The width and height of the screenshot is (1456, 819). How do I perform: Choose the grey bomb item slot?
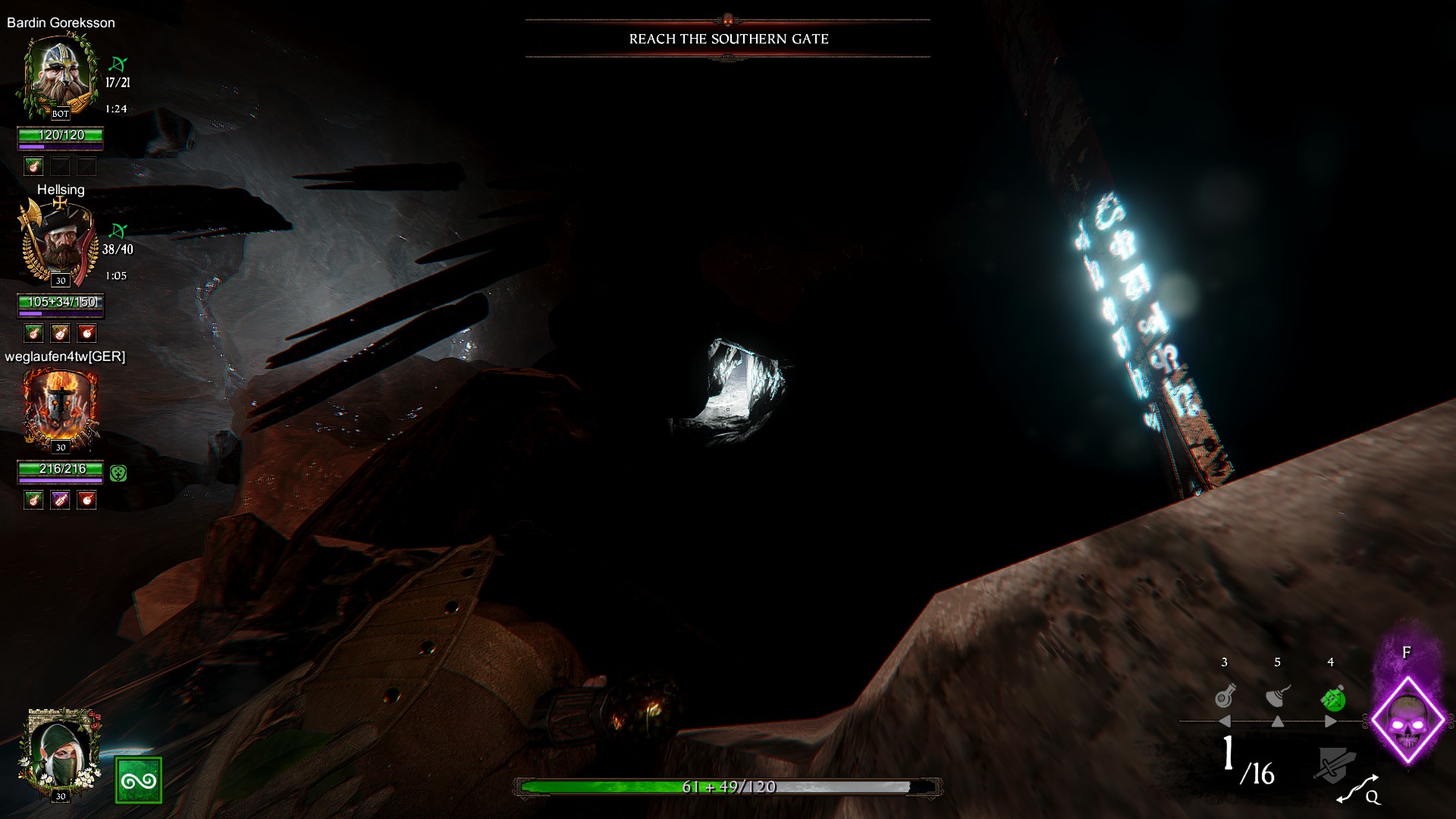(x=1278, y=696)
